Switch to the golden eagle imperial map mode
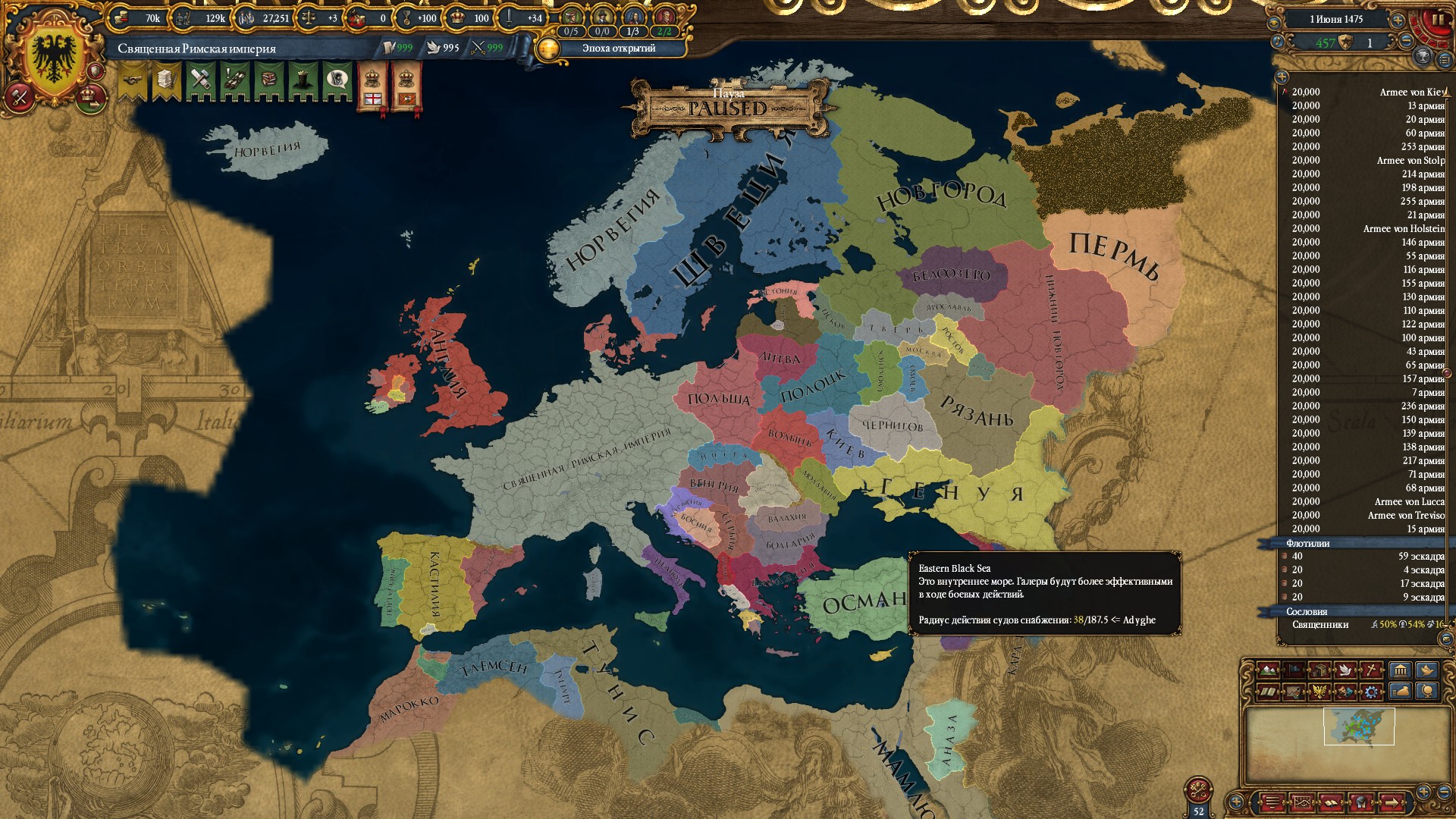 1319,692
